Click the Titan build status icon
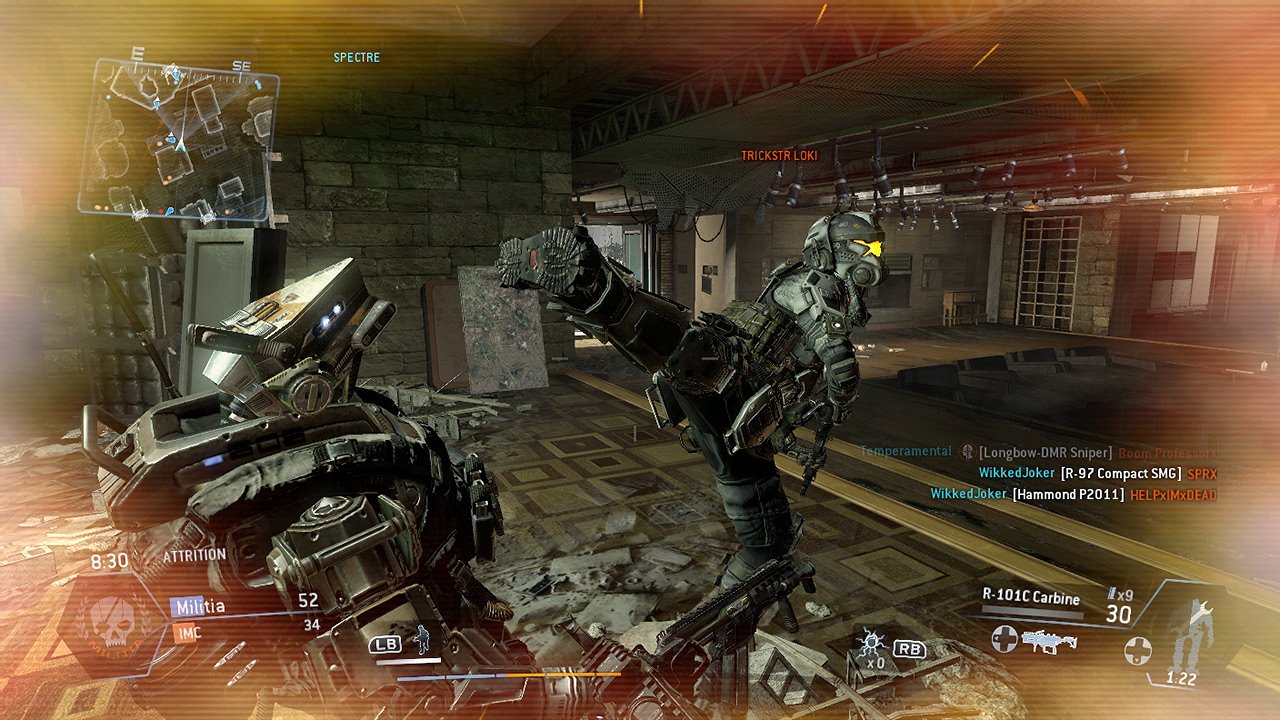This screenshot has width=1280, height=720. coord(1189,636)
